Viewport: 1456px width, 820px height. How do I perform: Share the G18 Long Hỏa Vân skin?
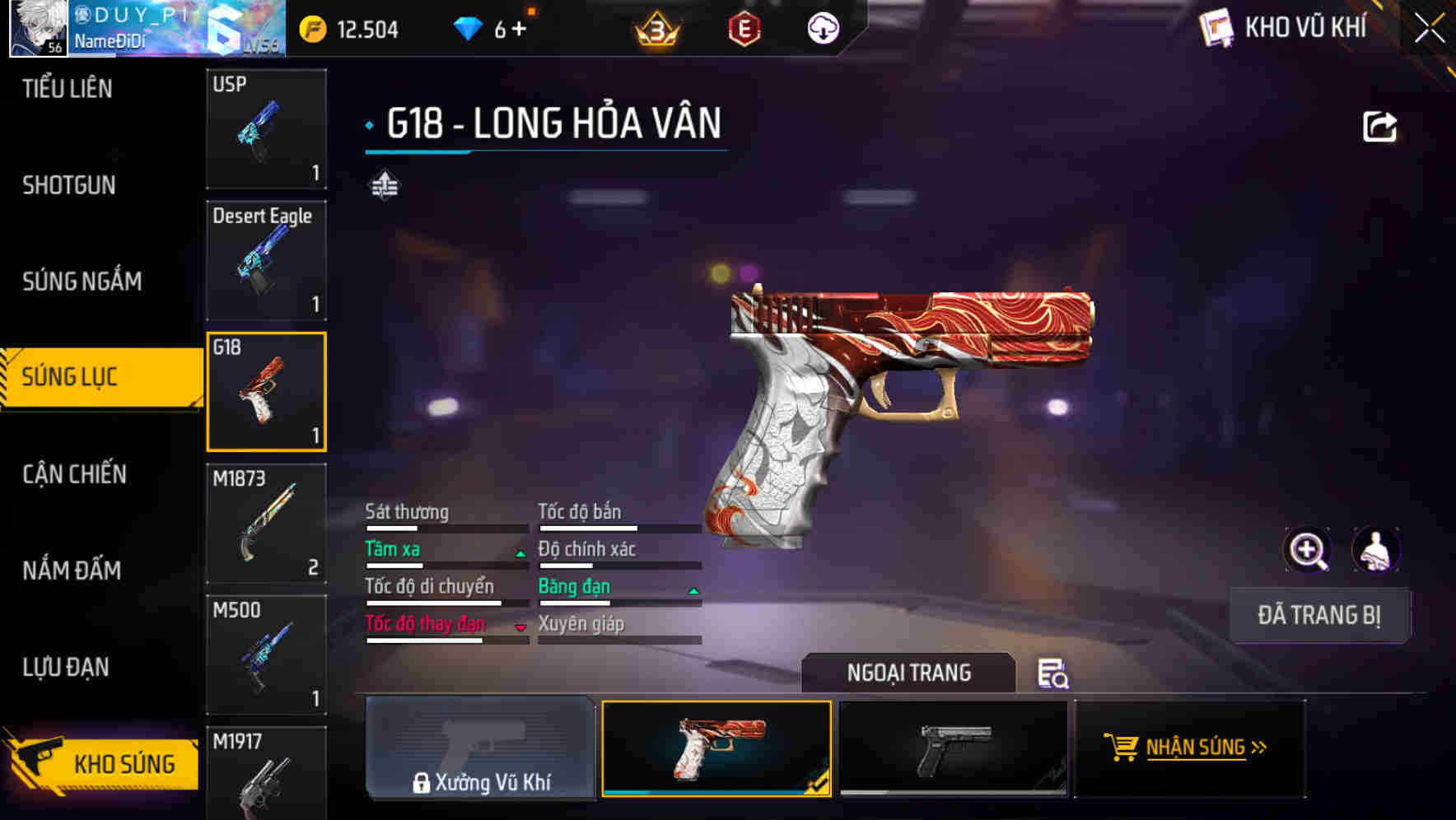pyautogui.click(x=1379, y=127)
